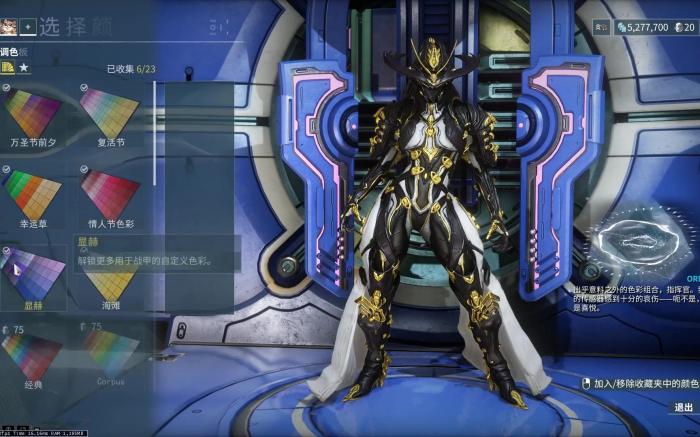Choose the 显赫 purple palette

click(x=33, y=274)
